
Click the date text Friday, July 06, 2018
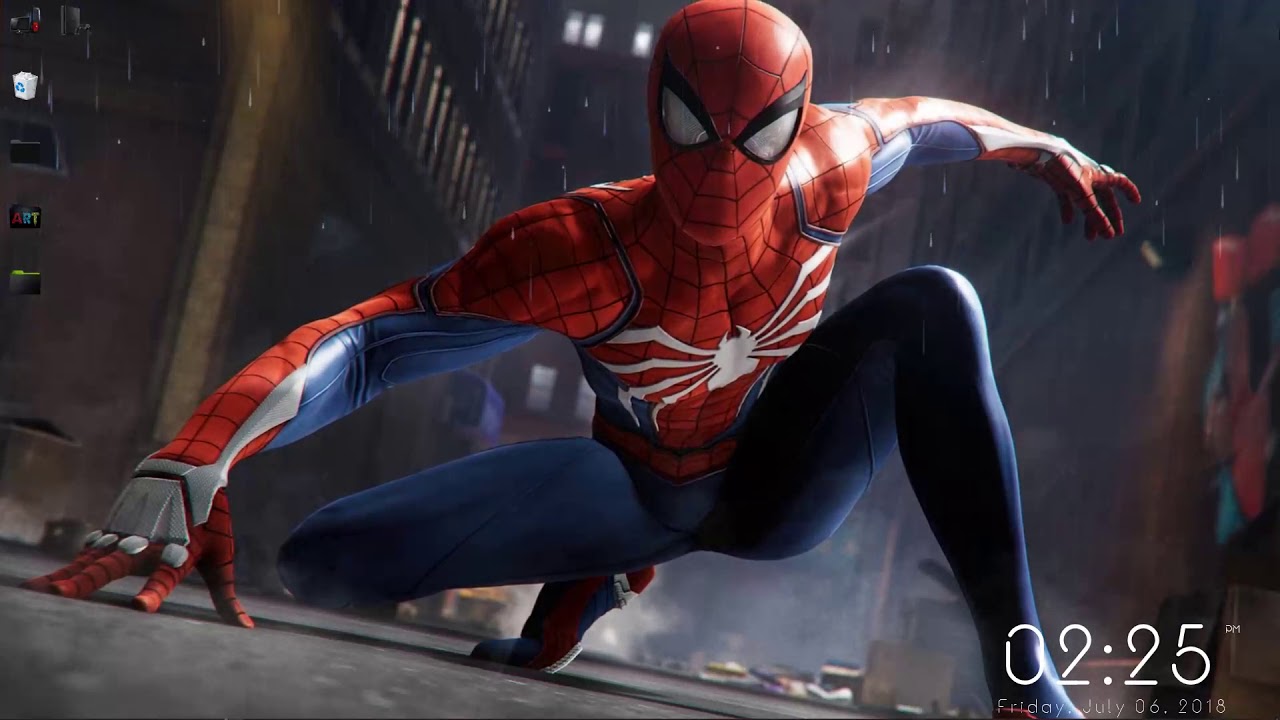pyautogui.click(x=1110, y=704)
